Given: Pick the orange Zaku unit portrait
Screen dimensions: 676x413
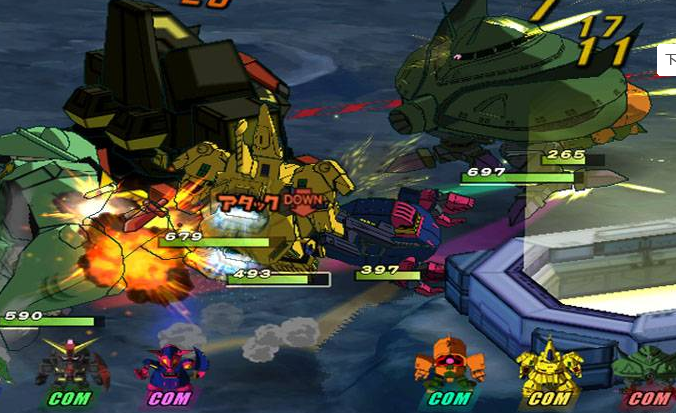Looking at the screenshot, I should tap(449, 363).
